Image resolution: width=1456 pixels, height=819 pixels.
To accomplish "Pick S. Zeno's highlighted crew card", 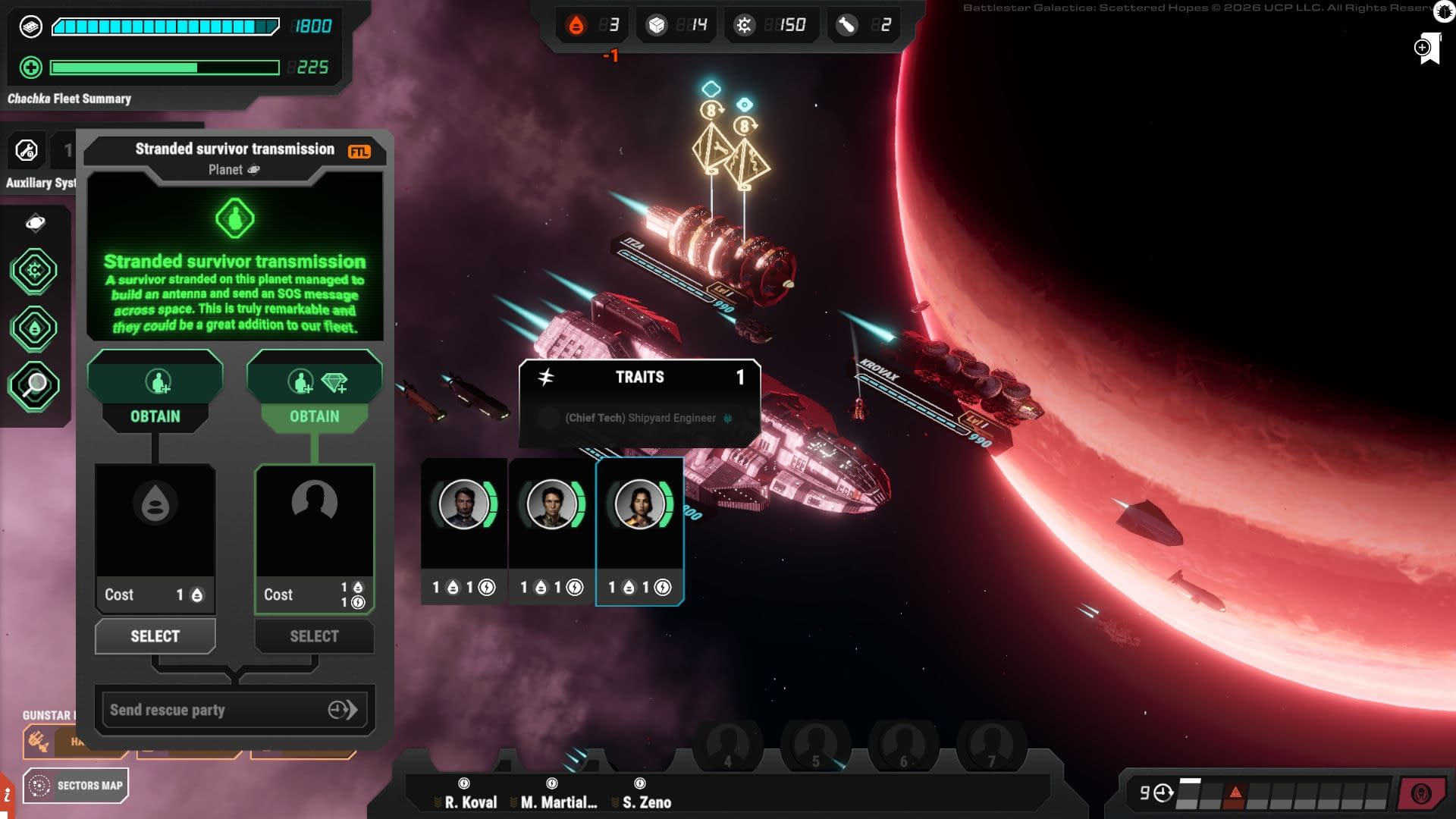I will coord(639,530).
